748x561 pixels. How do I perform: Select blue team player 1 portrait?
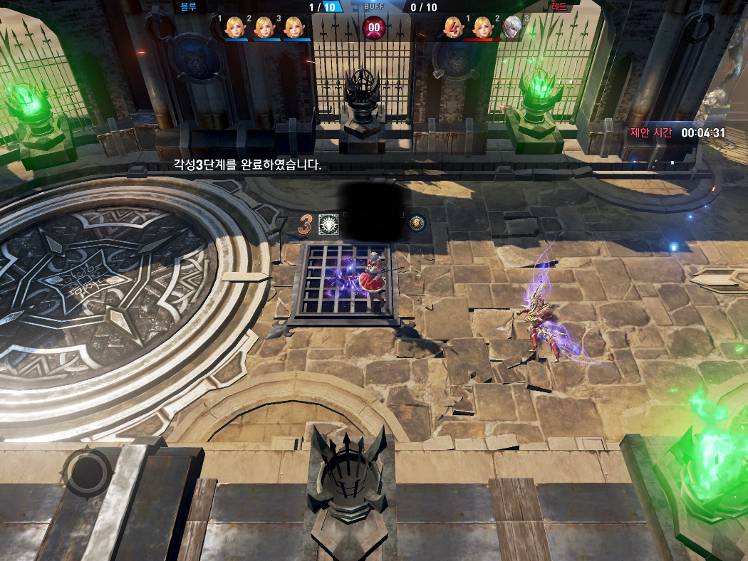[x=235, y=27]
